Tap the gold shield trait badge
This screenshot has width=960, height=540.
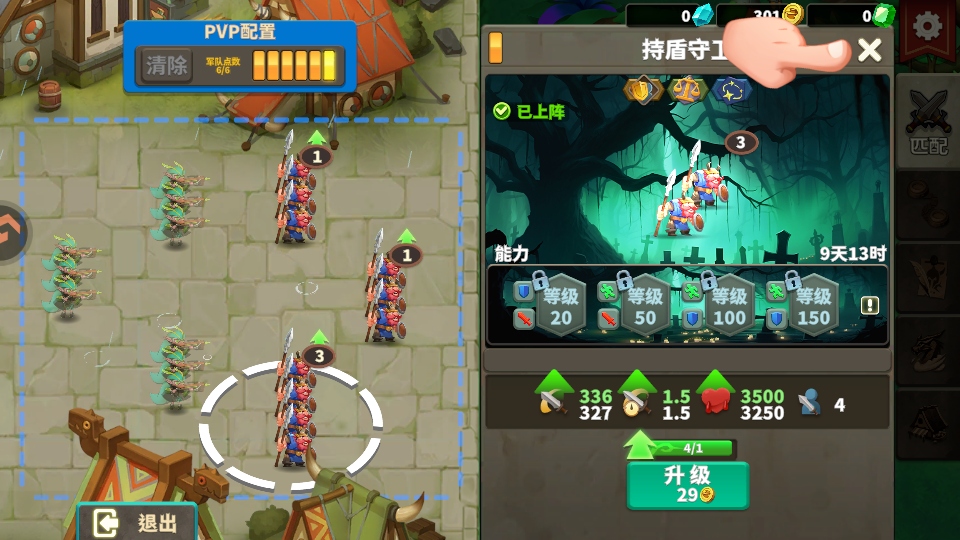click(x=641, y=90)
